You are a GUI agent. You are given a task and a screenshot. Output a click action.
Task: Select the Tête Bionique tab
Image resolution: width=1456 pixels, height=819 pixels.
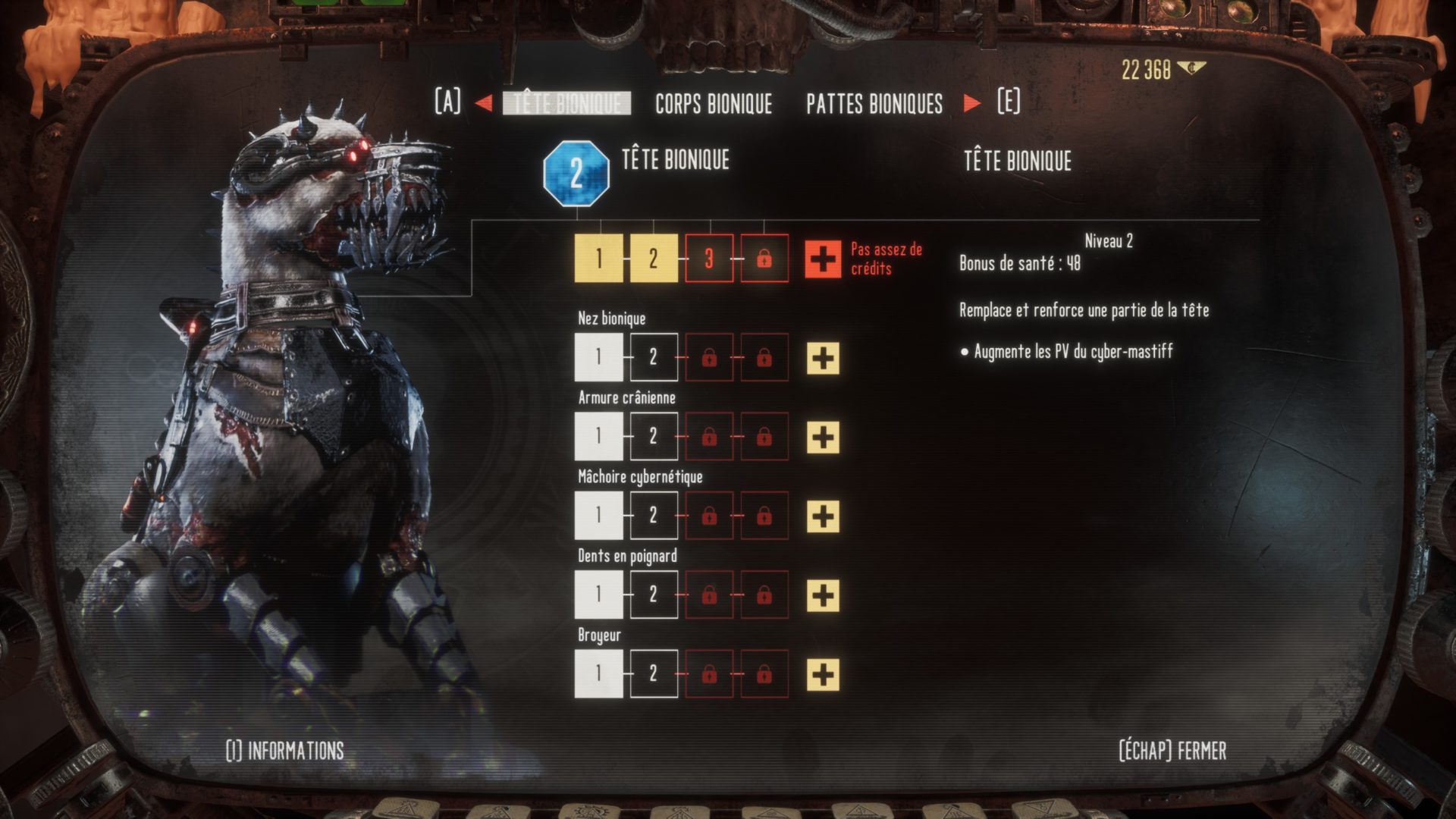[x=566, y=103]
